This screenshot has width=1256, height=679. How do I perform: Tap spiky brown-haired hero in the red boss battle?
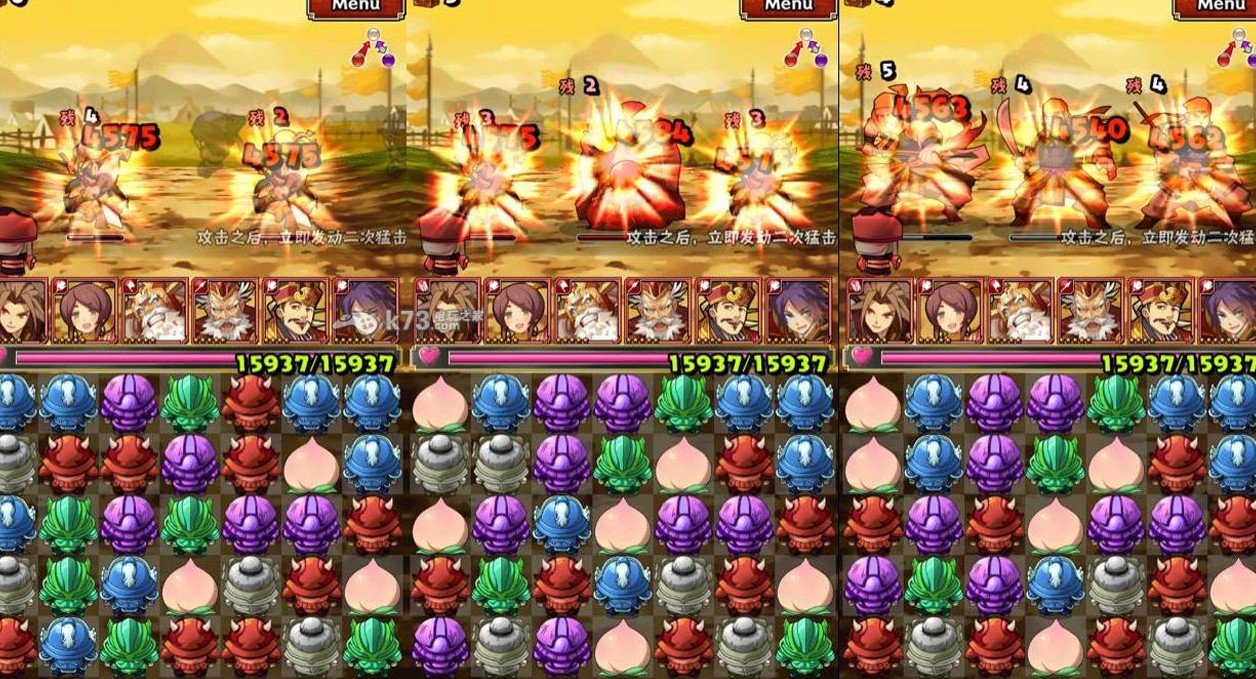[x=446, y=311]
